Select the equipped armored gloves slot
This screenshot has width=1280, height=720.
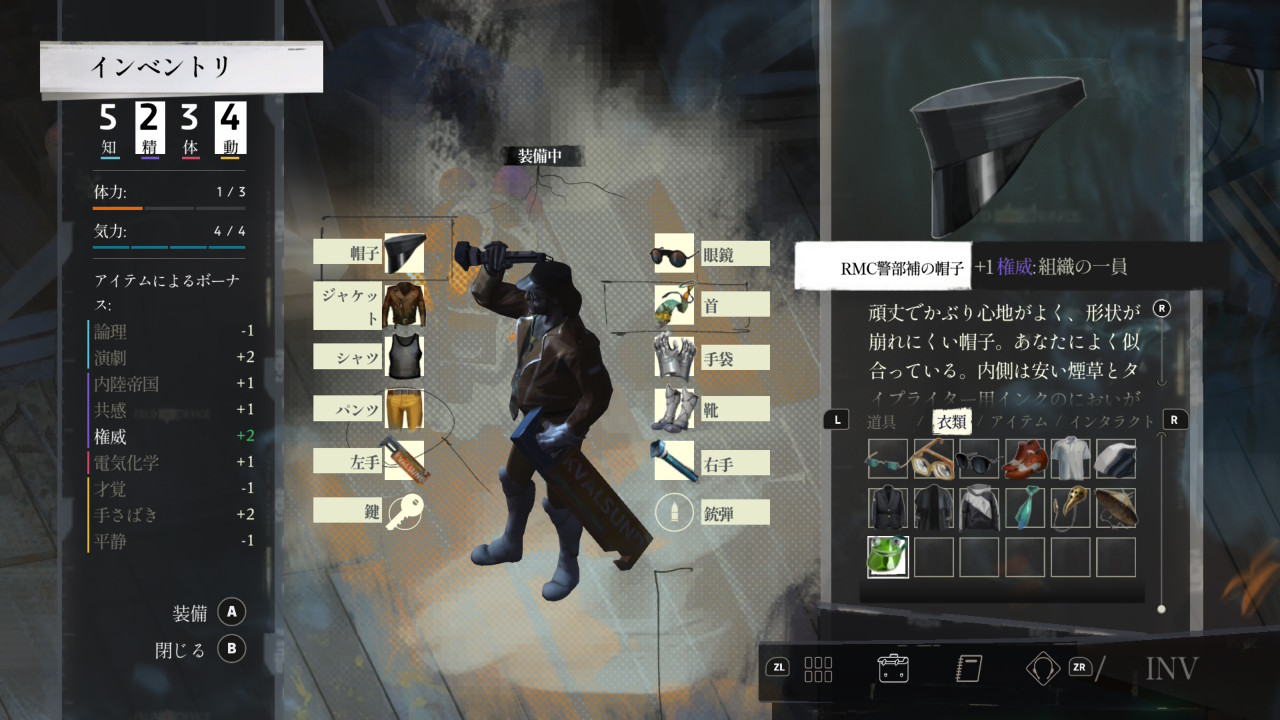[674, 357]
